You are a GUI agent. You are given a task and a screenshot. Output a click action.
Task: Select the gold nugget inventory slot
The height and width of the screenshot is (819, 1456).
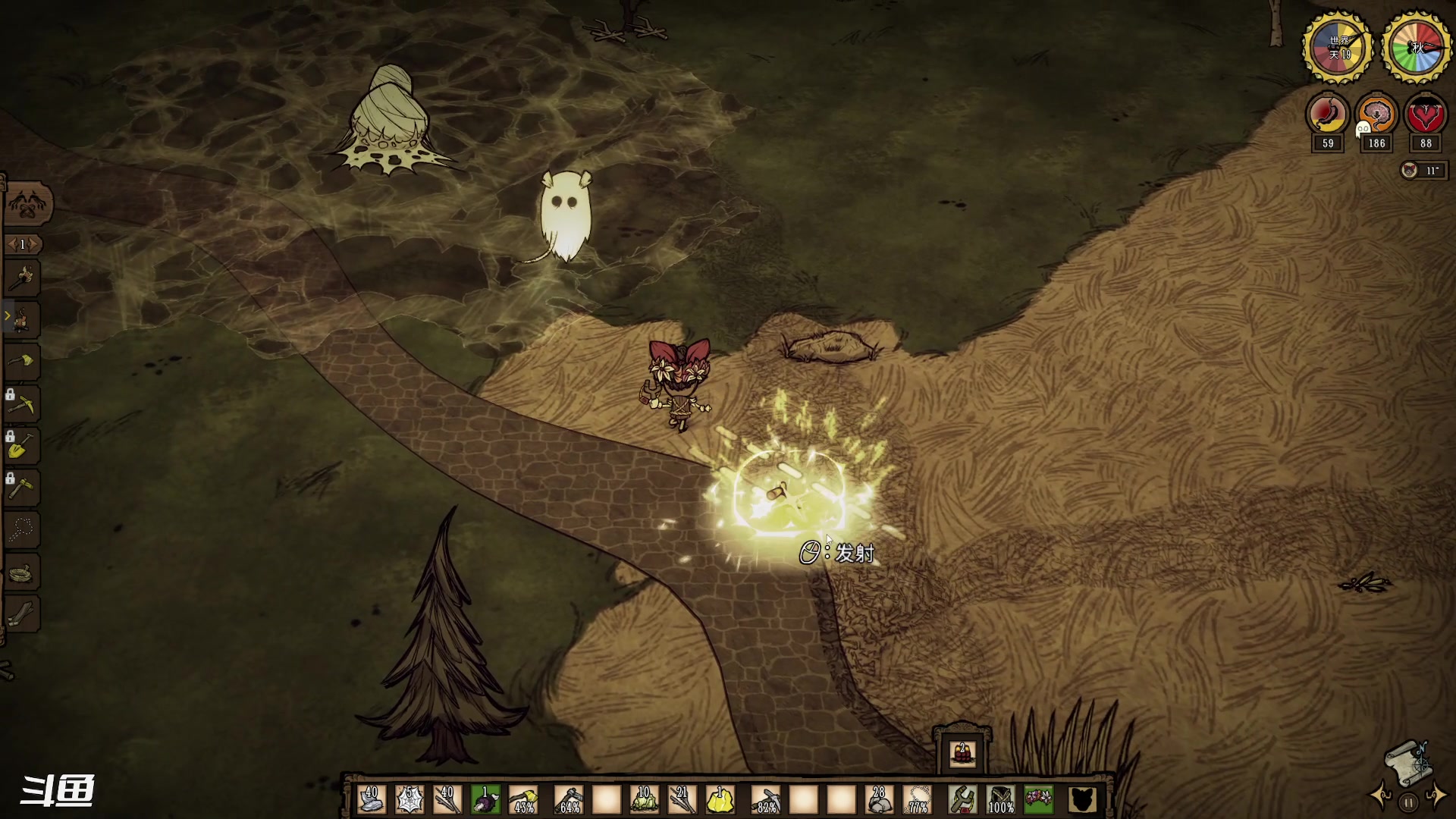[720, 799]
